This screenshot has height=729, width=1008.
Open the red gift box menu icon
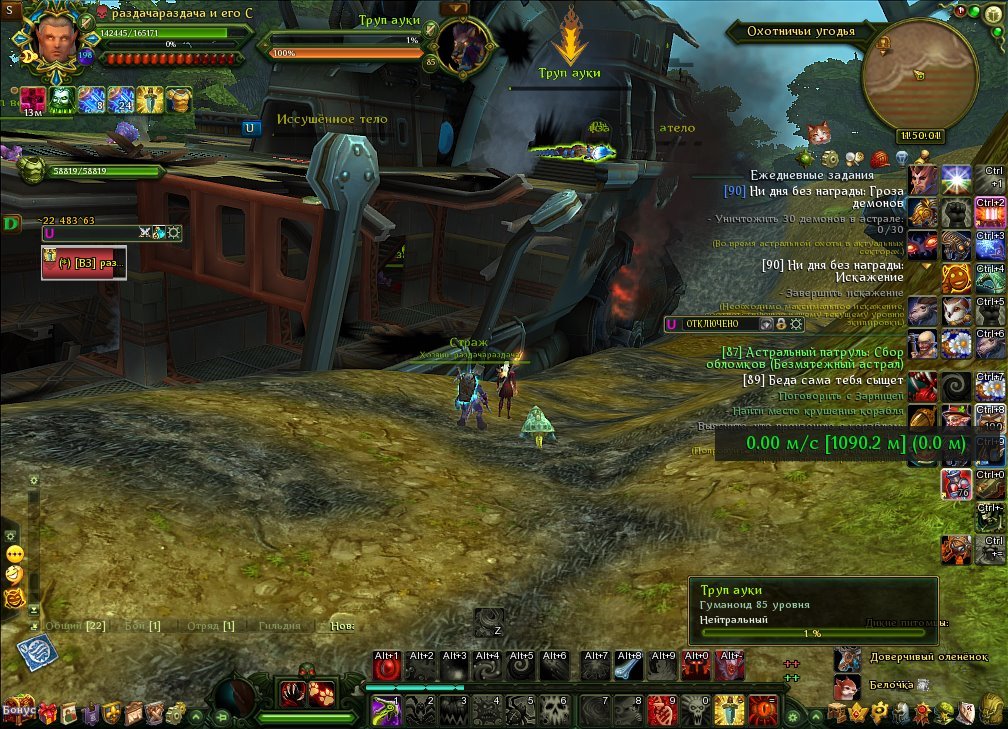47,712
